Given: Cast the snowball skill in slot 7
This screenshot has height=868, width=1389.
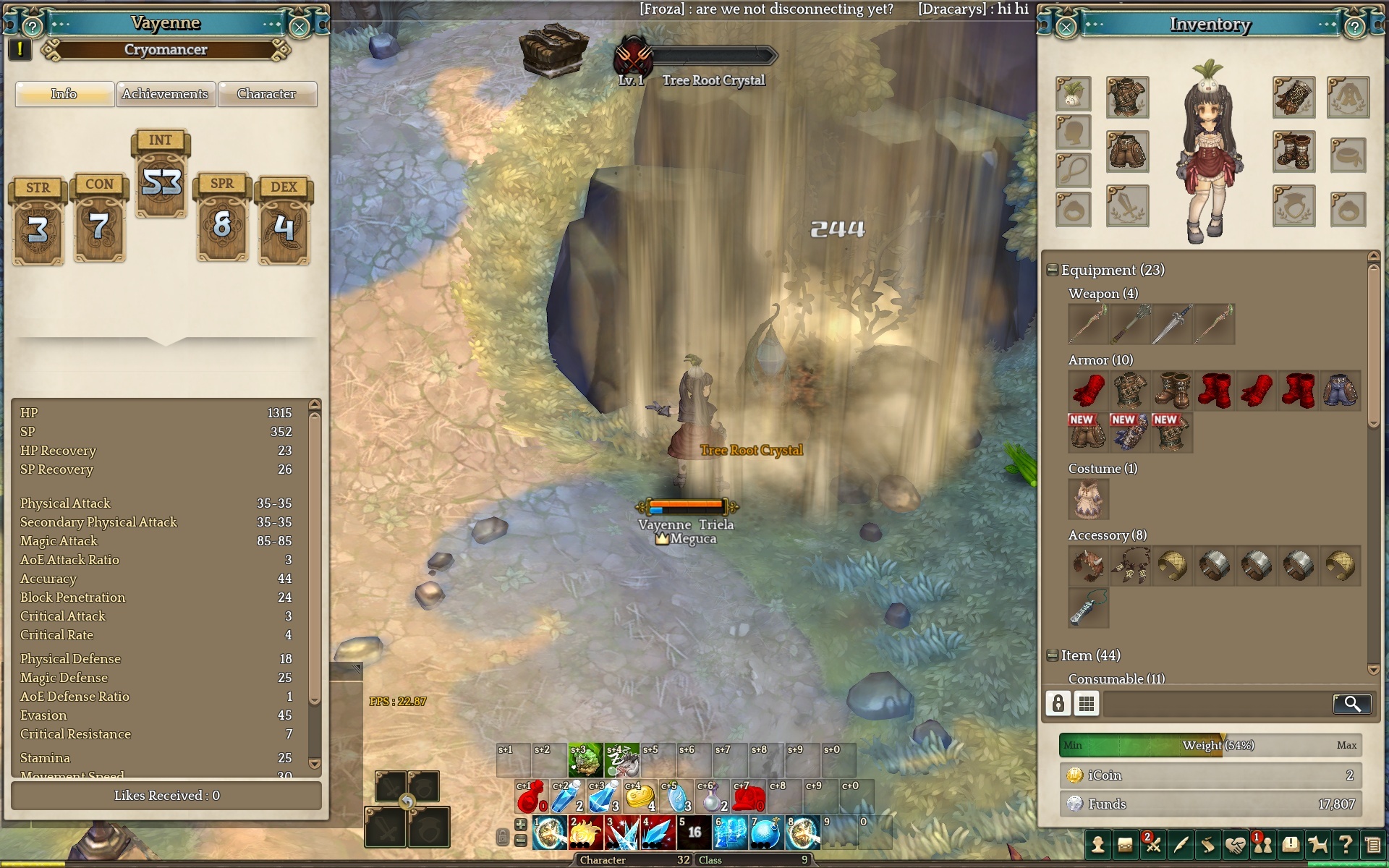Looking at the screenshot, I should pos(766,834).
